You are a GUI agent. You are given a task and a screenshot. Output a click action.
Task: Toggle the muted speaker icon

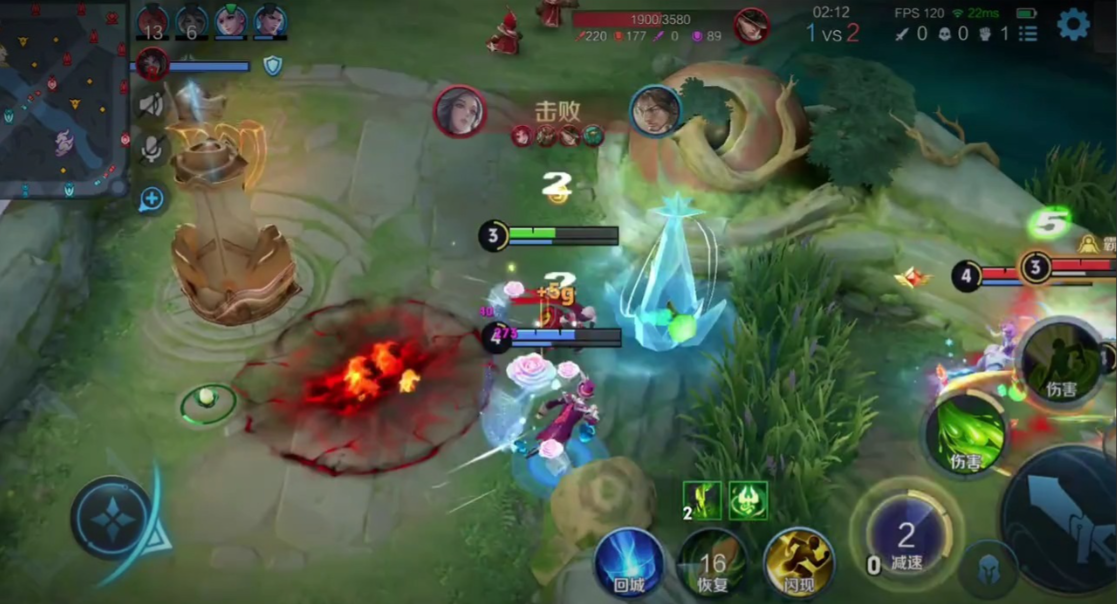[152, 104]
